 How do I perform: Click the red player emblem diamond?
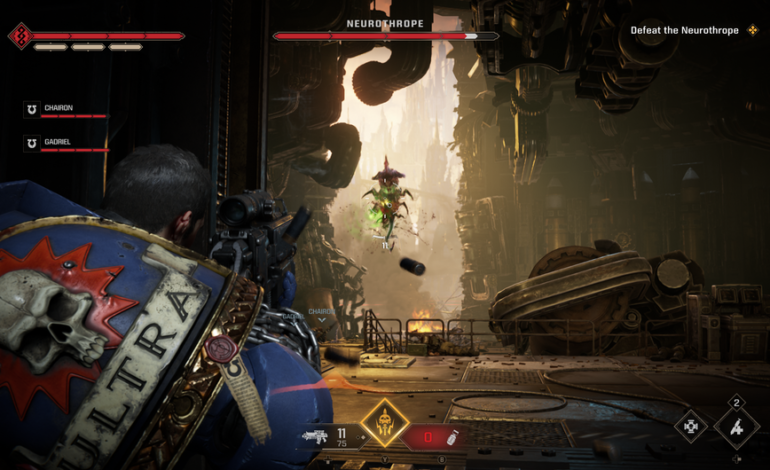coord(19,36)
